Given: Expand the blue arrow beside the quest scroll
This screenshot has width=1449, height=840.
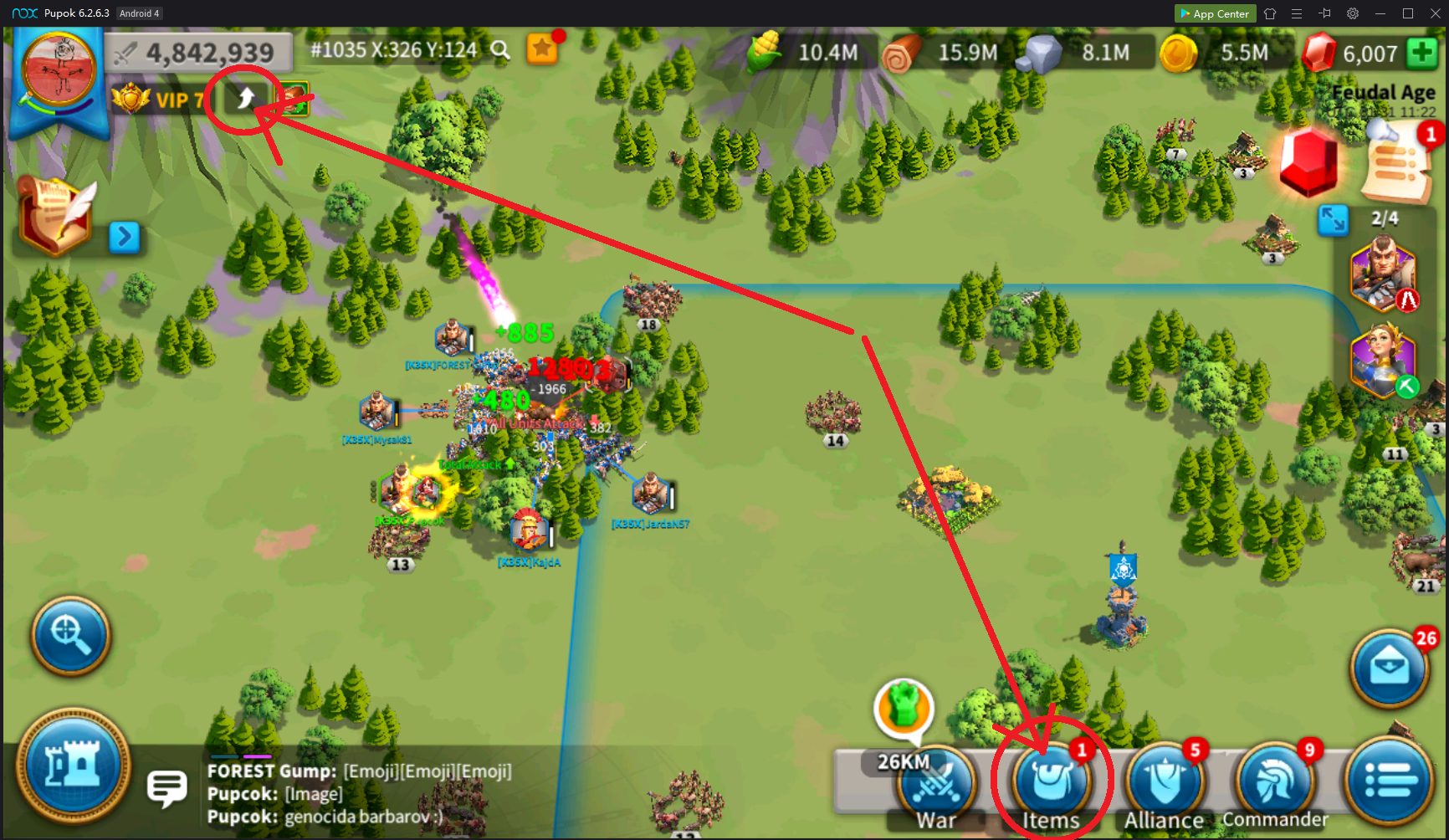Looking at the screenshot, I should [125, 237].
